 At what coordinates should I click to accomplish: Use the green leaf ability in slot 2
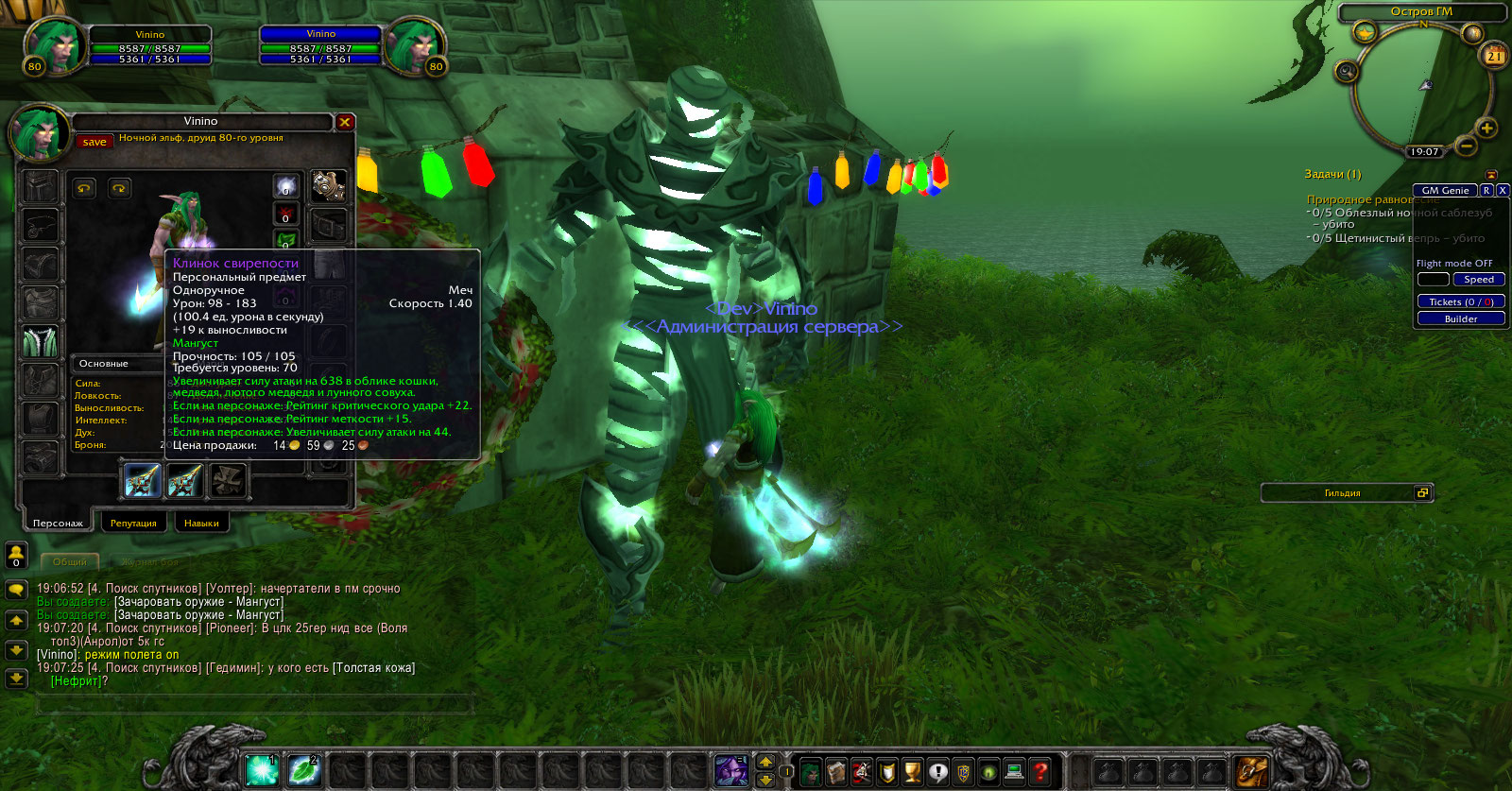coord(304,771)
